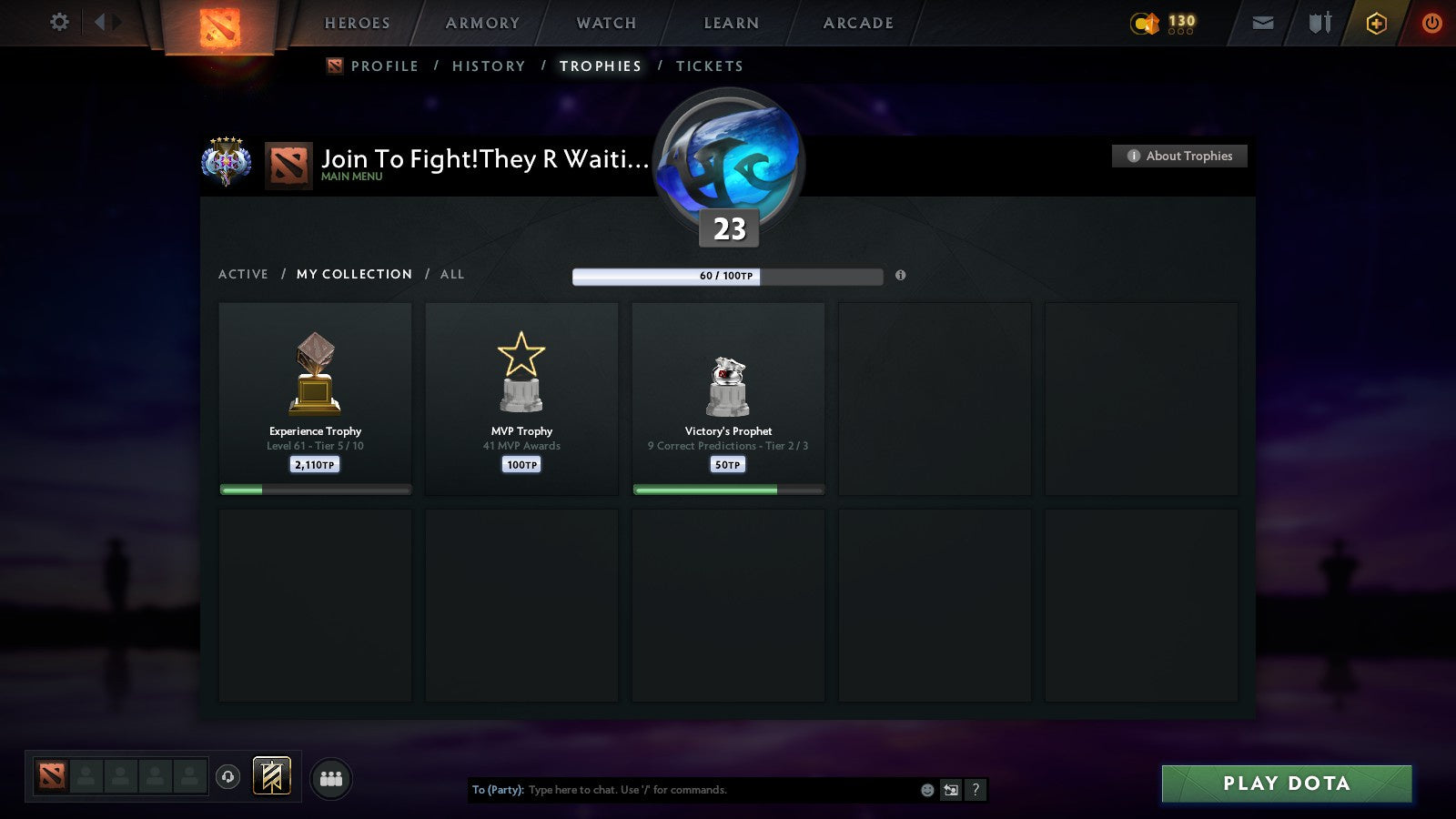Screen dimensions: 1456x819
Task: Click the trophy progress info circle icon
Action: coord(900,277)
